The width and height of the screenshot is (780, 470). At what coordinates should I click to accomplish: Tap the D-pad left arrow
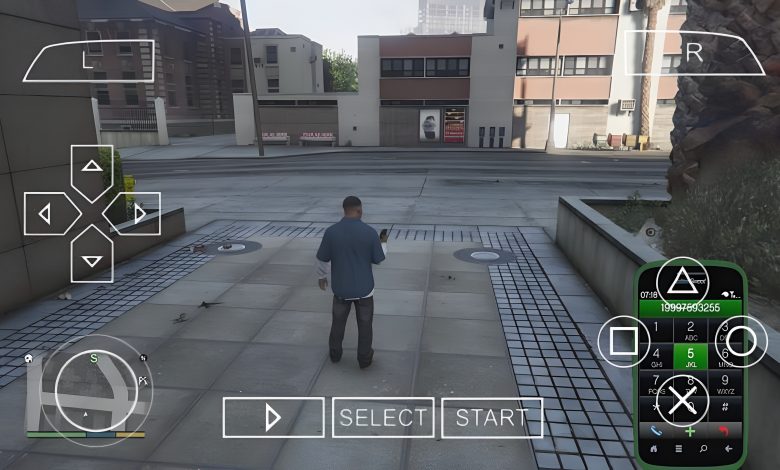46,213
